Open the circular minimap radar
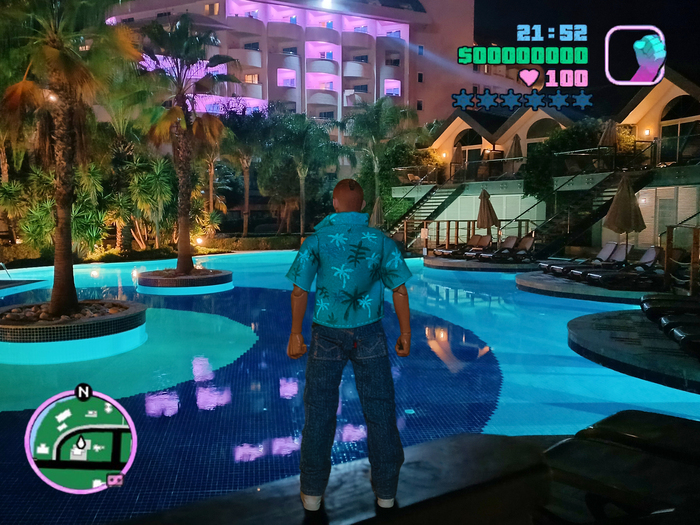The image size is (700, 525). pos(80,441)
